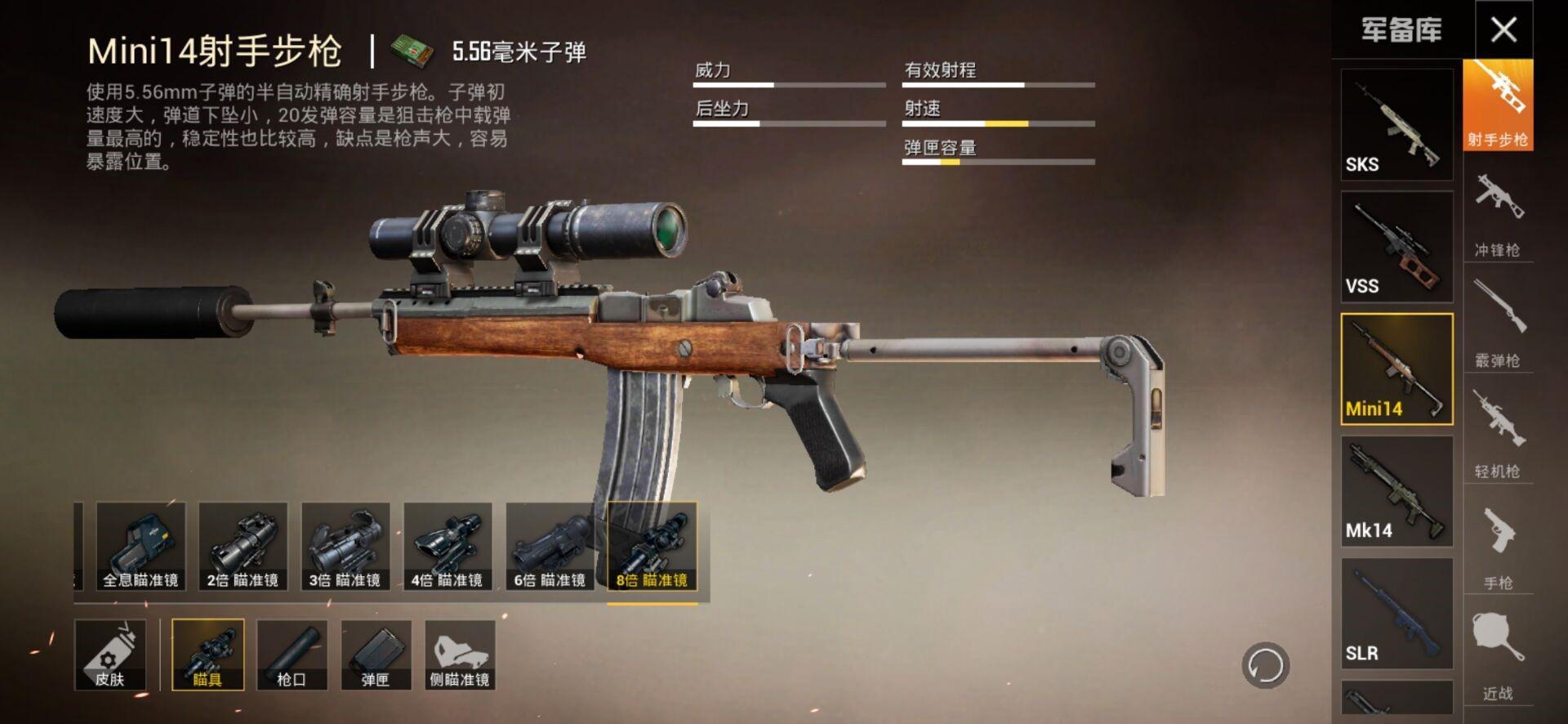Select the 4倍 瞄准镜 scope
Screen dimensions: 1568x724
tap(448, 546)
